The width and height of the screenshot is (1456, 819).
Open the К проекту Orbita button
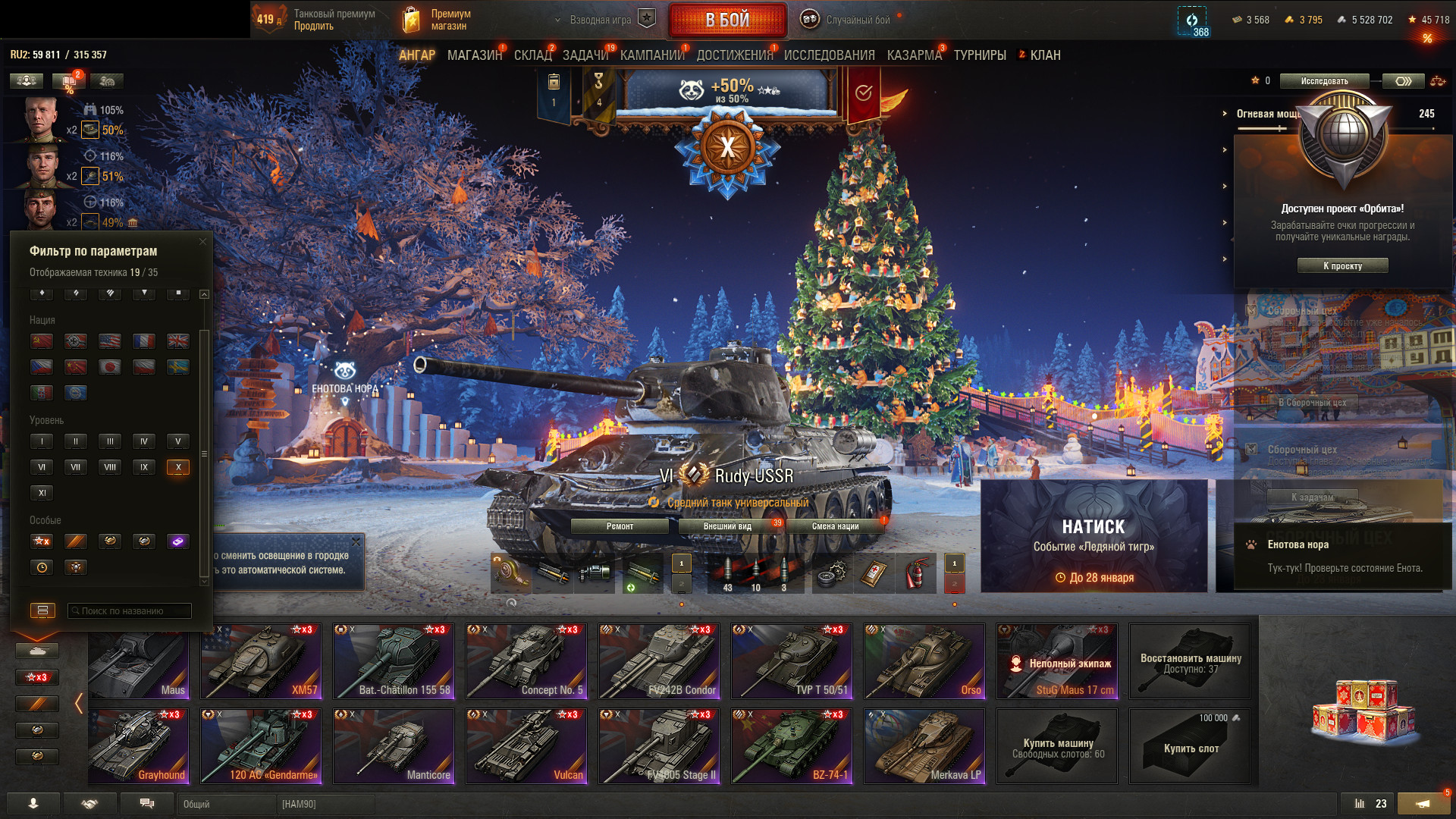(1342, 266)
